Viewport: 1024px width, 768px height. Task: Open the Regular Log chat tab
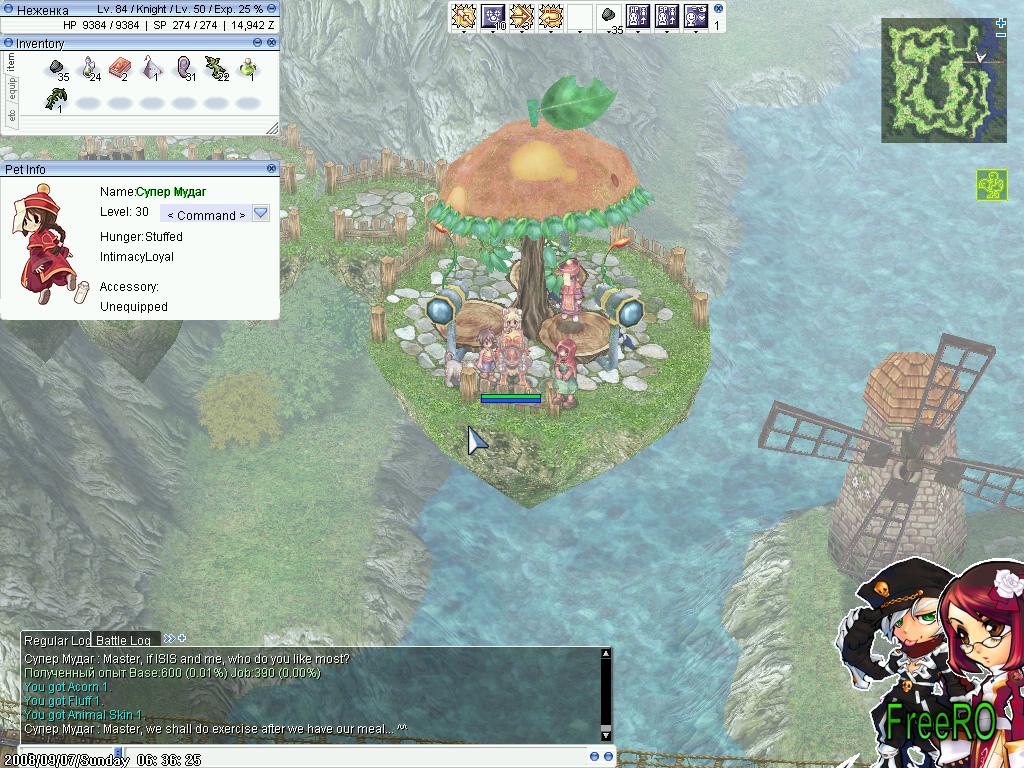click(x=56, y=640)
